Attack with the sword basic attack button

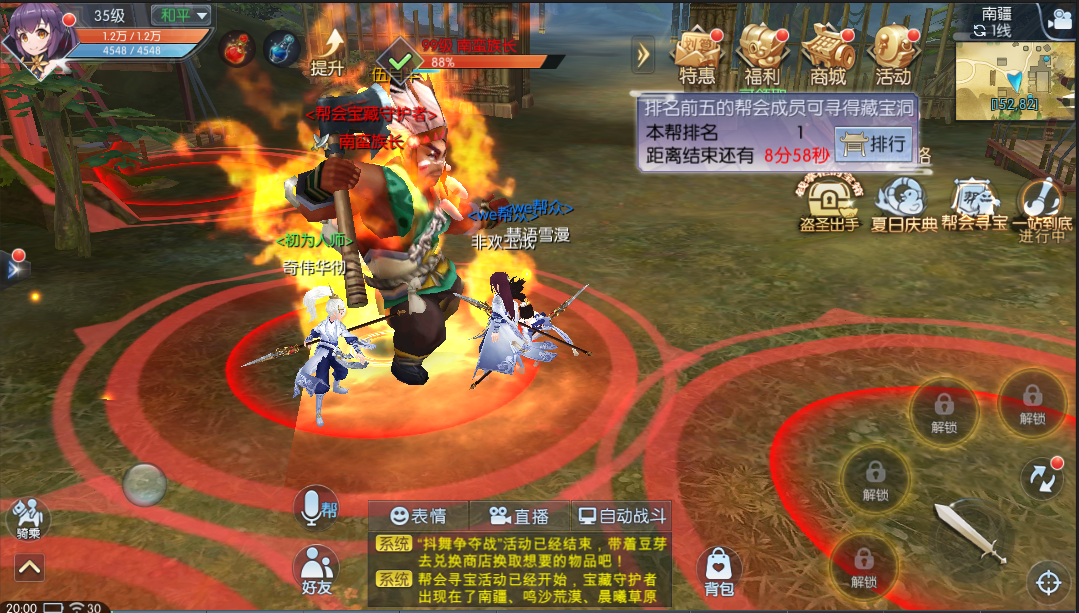click(x=969, y=532)
